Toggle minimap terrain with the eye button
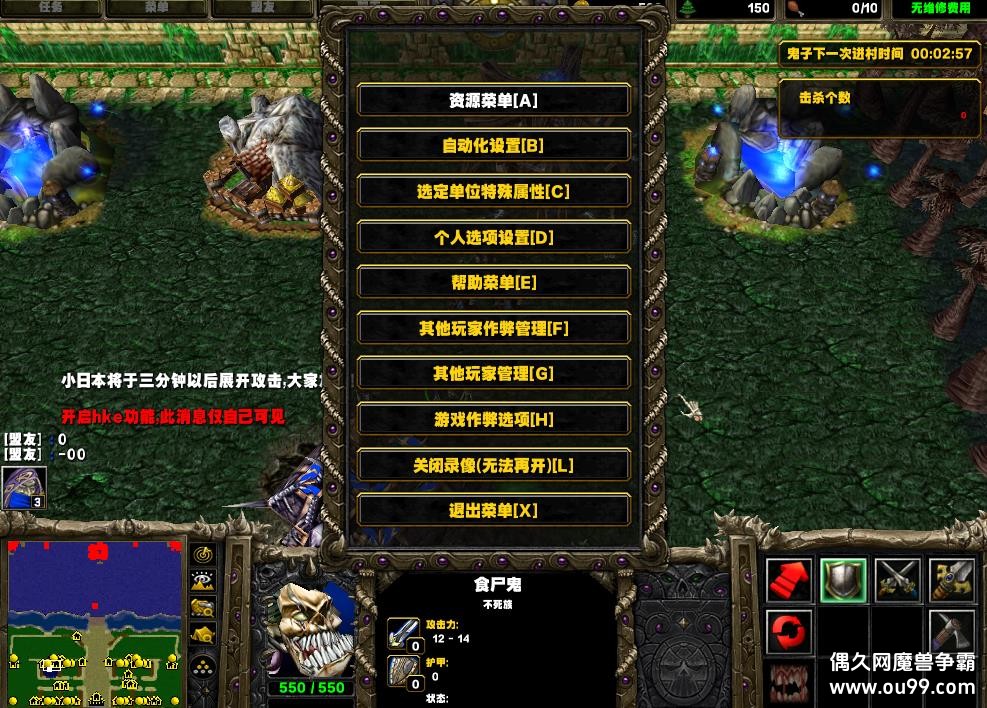The height and width of the screenshot is (708, 987). [203, 580]
